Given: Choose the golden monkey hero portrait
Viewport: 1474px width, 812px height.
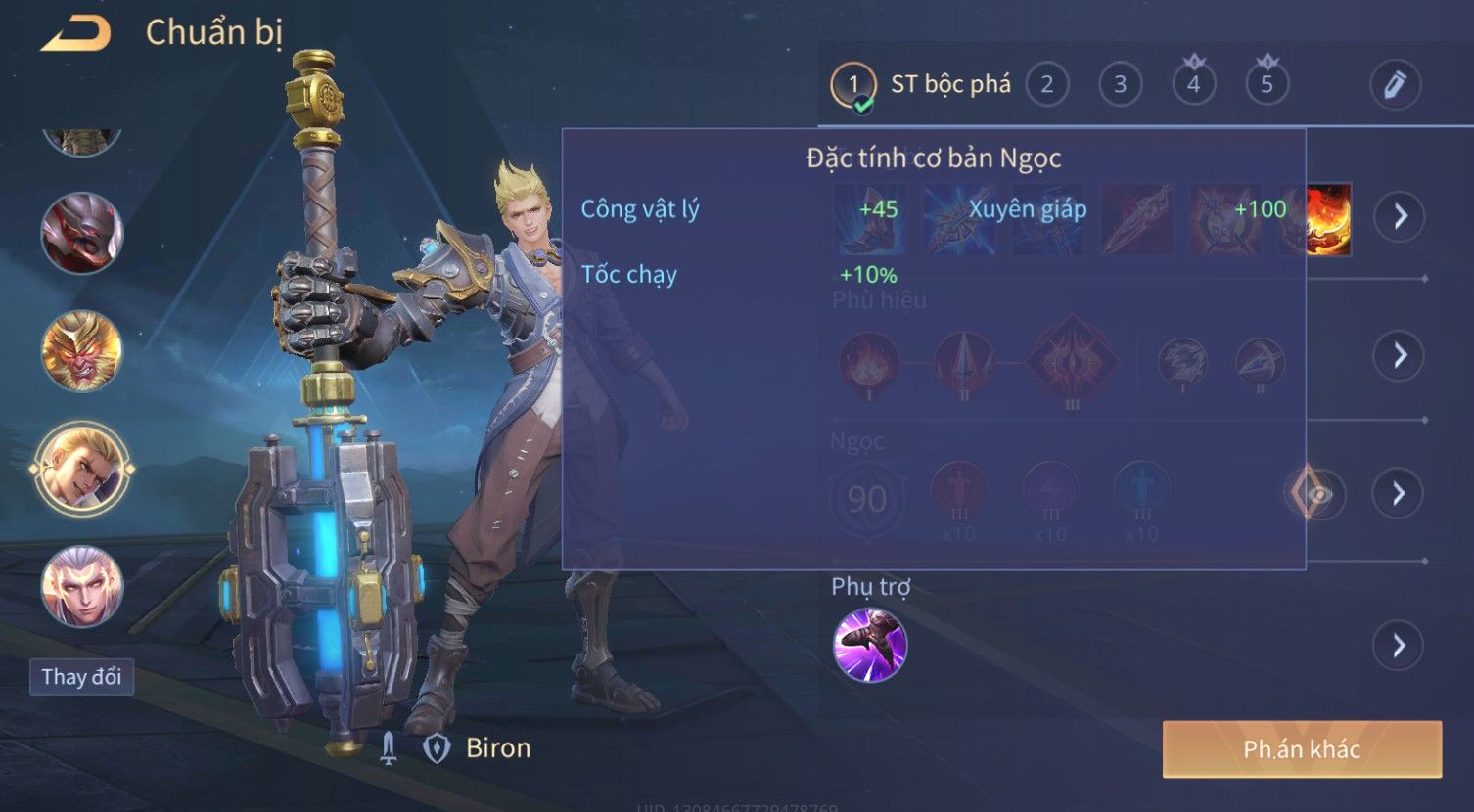Looking at the screenshot, I should (x=82, y=351).
